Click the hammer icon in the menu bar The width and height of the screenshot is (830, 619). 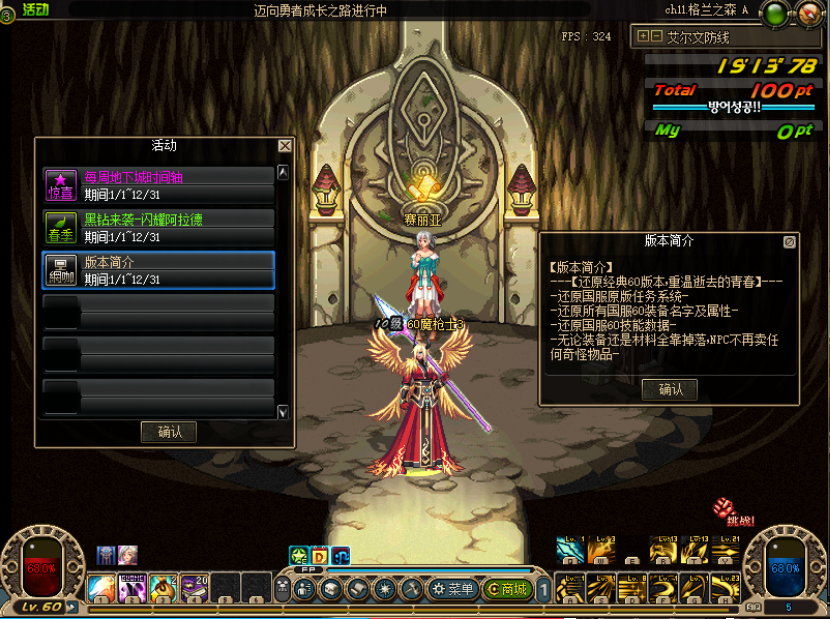click(x=410, y=590)
